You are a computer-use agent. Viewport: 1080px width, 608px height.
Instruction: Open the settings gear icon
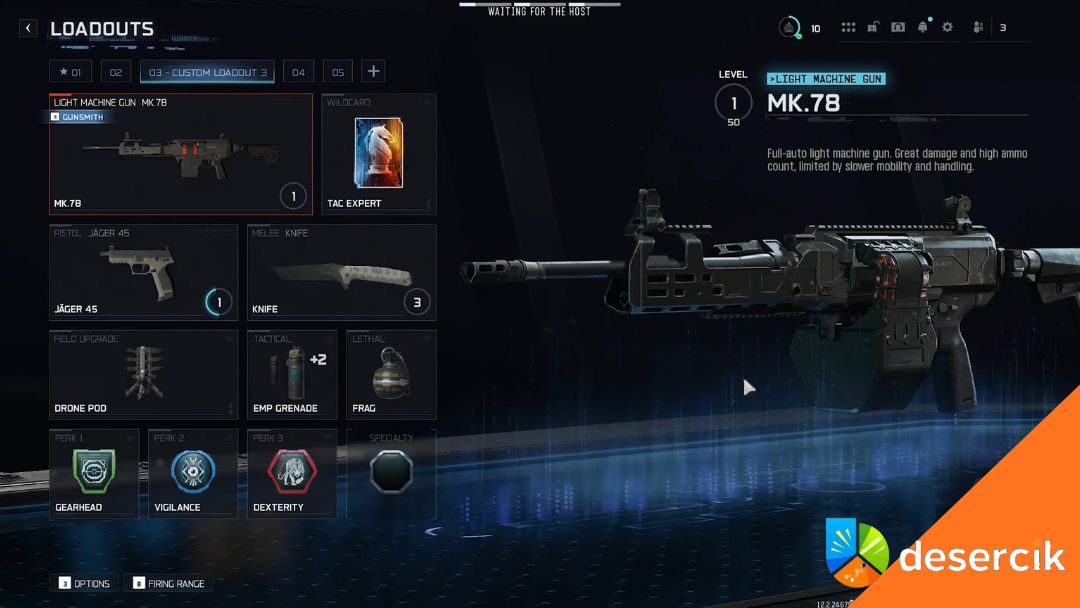(947, 28)
